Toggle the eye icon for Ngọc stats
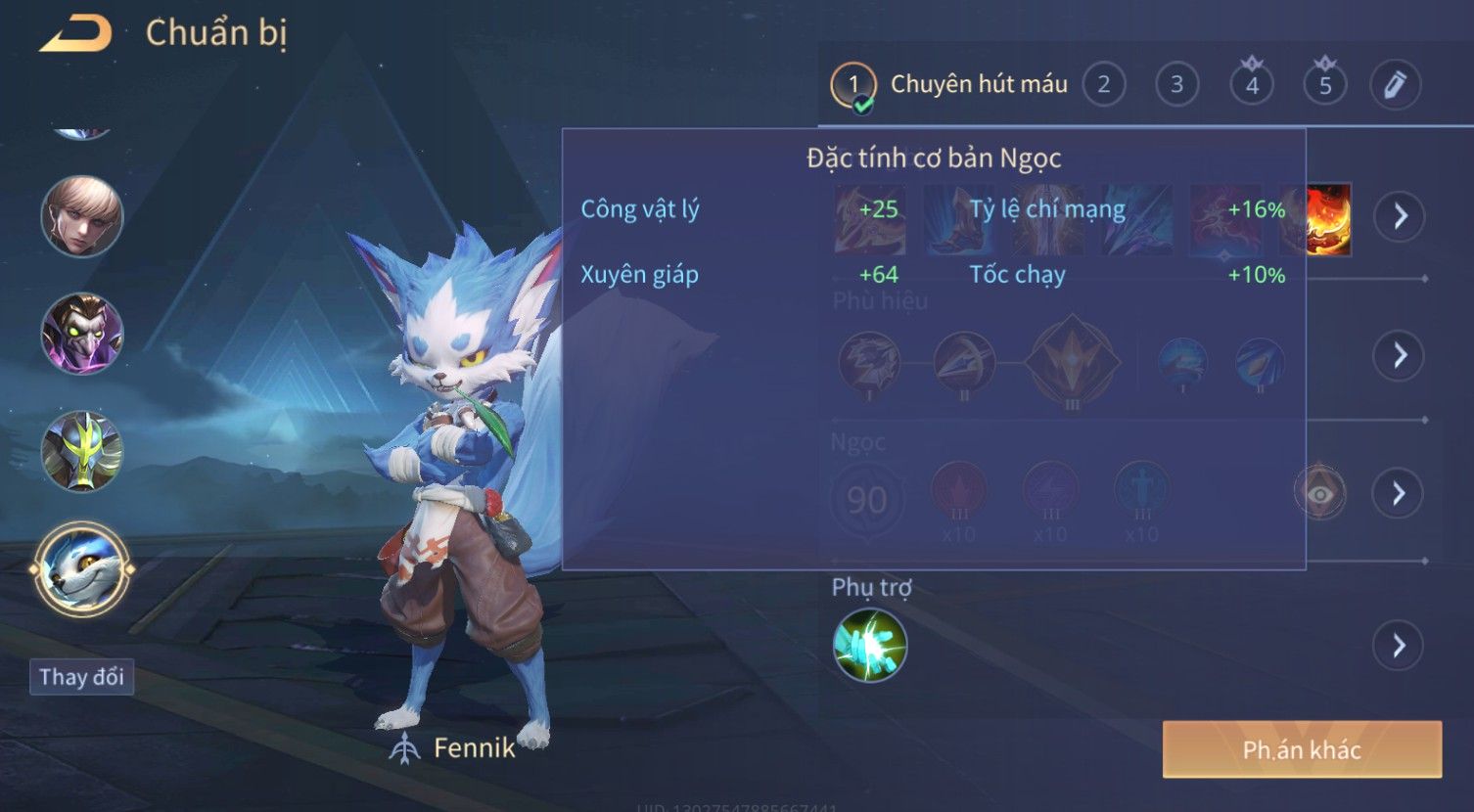This screenshot has width=1474, height=812. coord(1319,493)
